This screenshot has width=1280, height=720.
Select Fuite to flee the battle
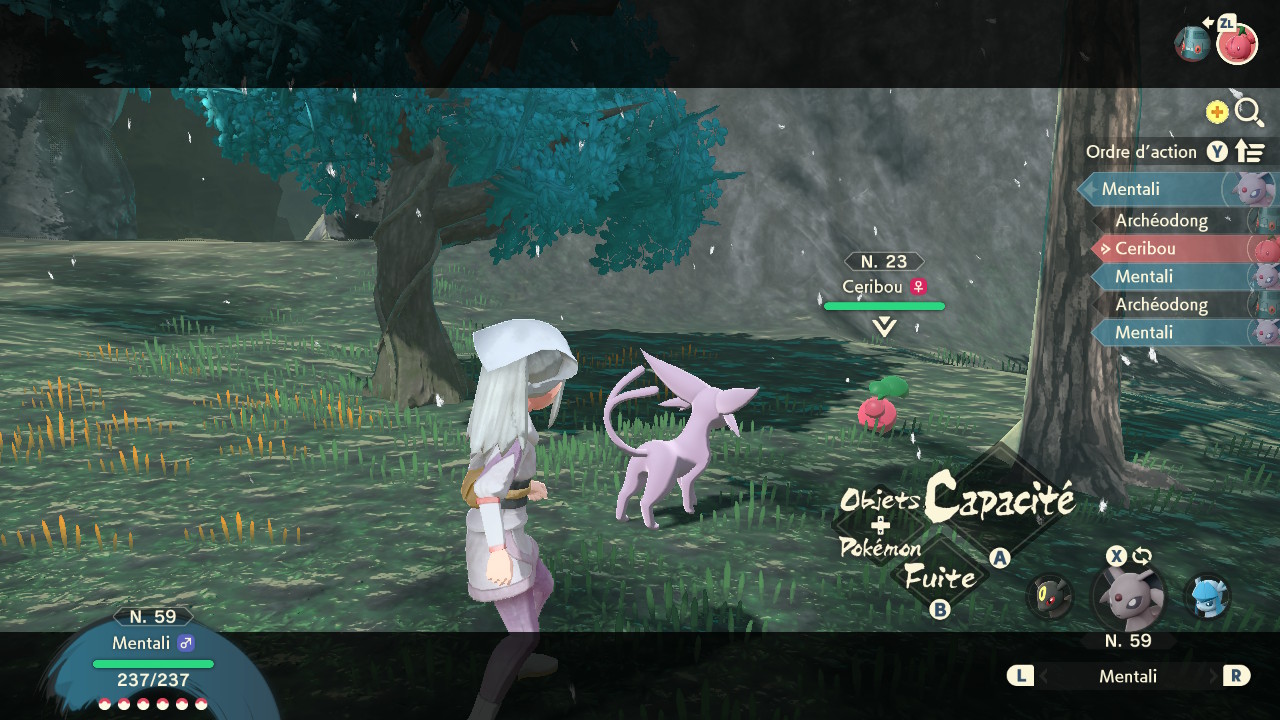point(939,577)
